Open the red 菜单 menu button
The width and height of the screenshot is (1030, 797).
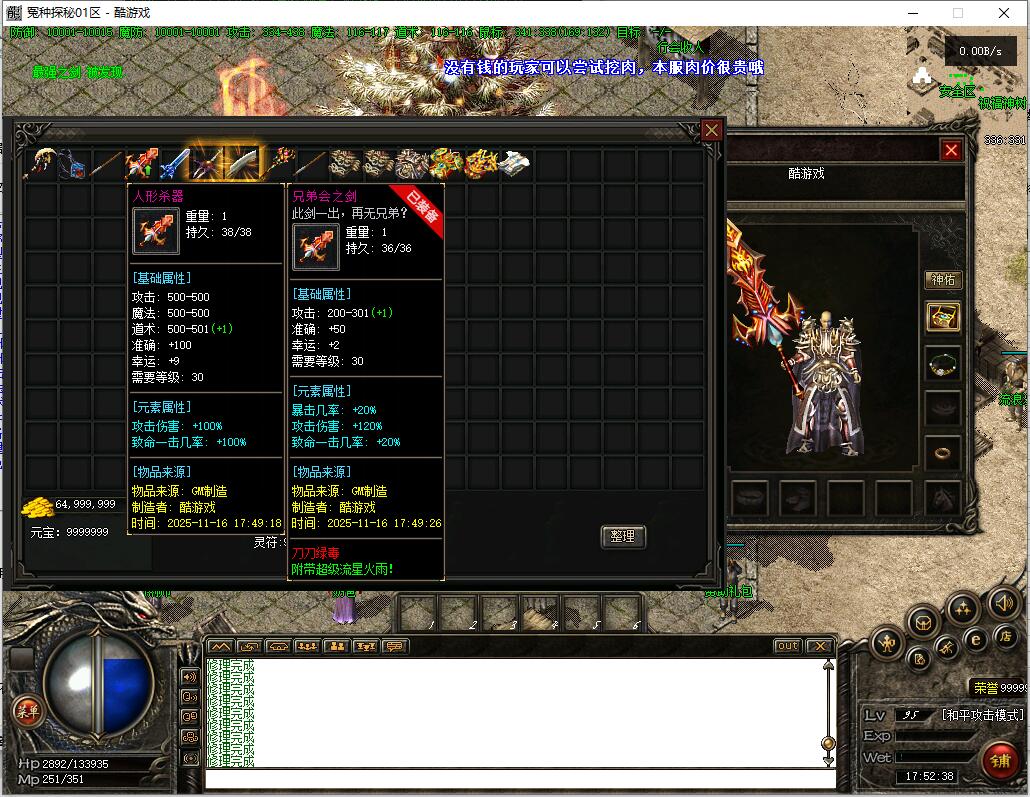27,711
